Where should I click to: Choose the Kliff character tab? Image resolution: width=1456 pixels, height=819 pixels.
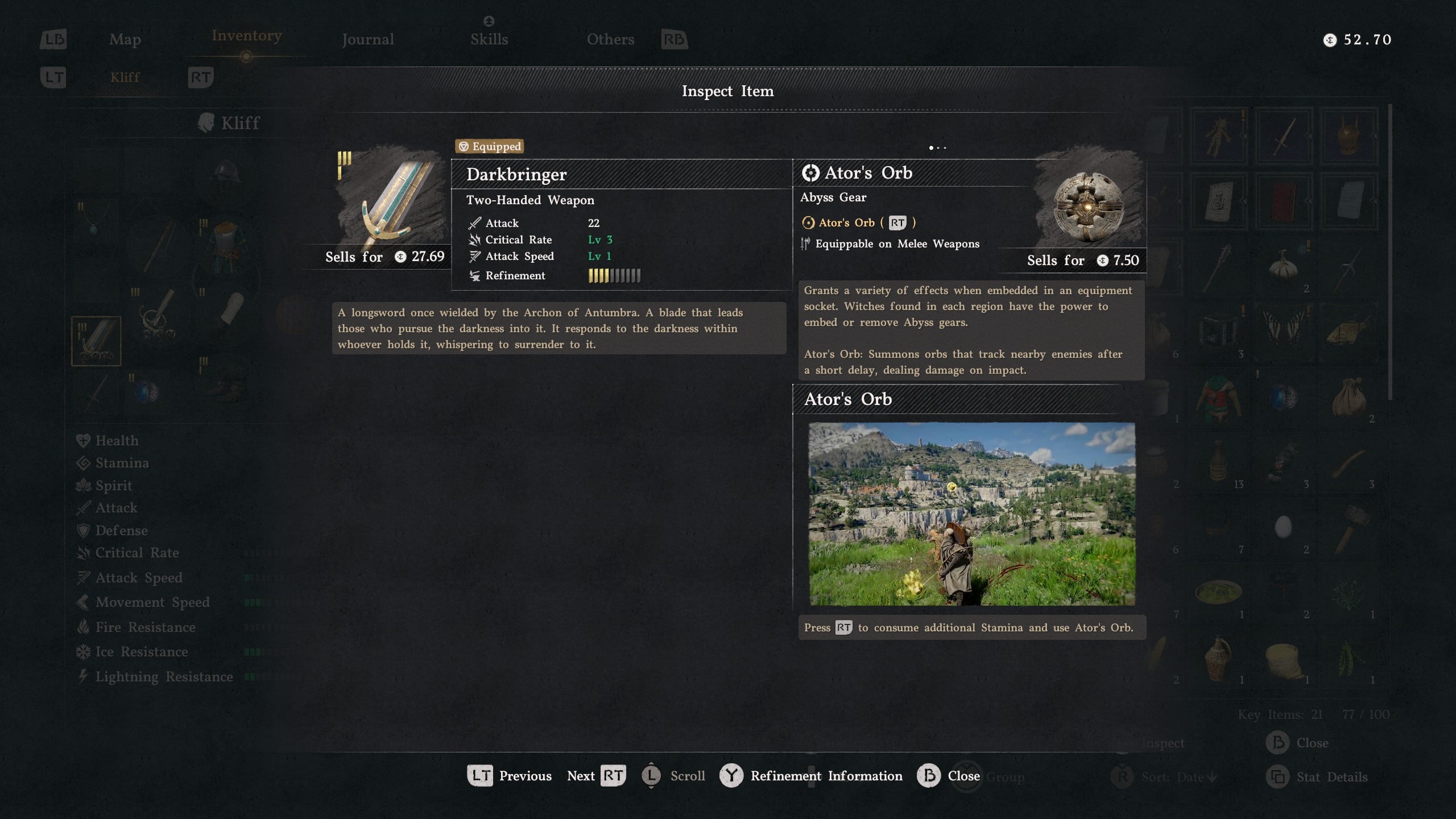(x=125, y=77)
